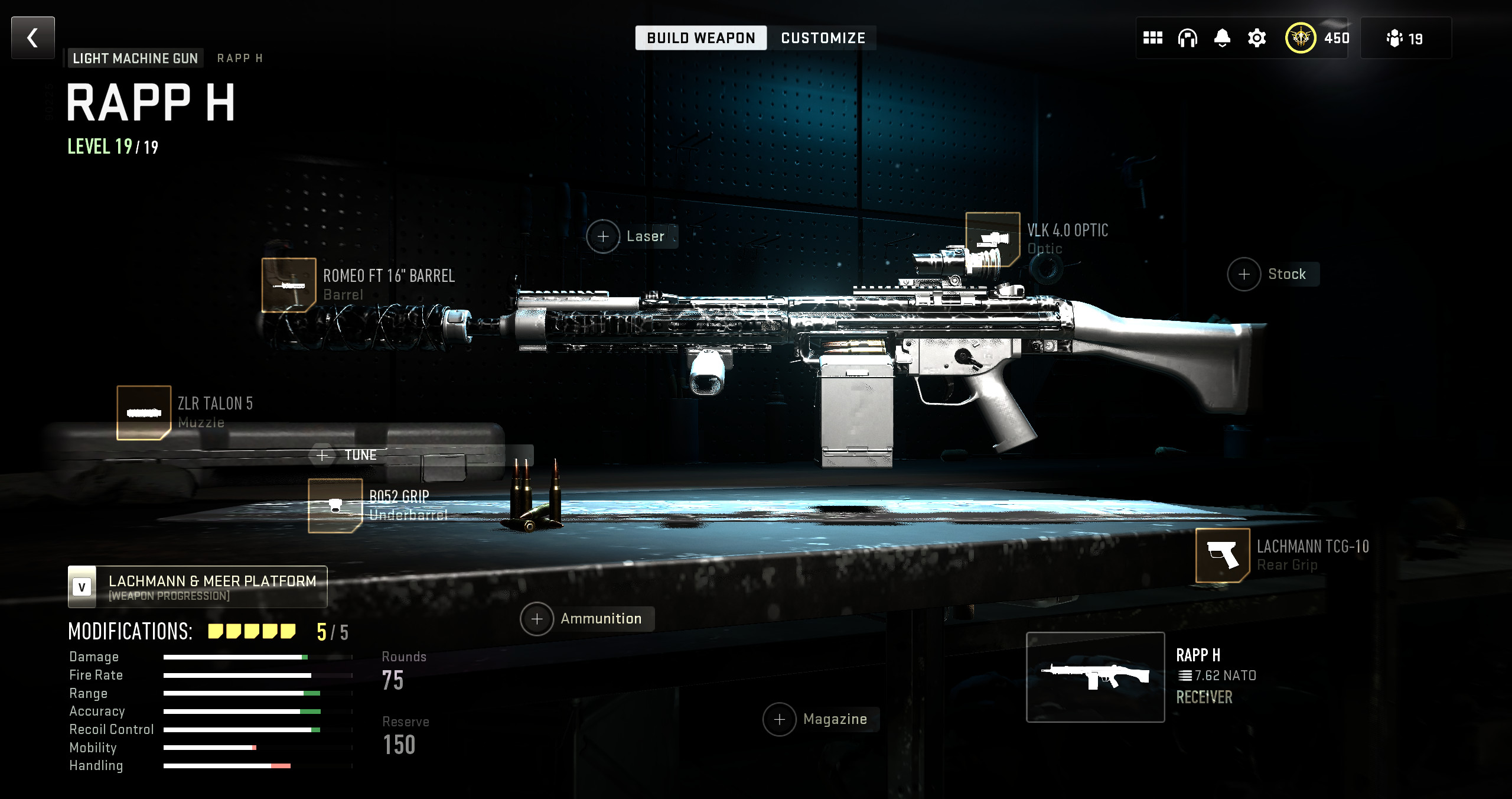1512x799 pixels.
Task: Open the grid menu icon
Action: pos(1152,38)
